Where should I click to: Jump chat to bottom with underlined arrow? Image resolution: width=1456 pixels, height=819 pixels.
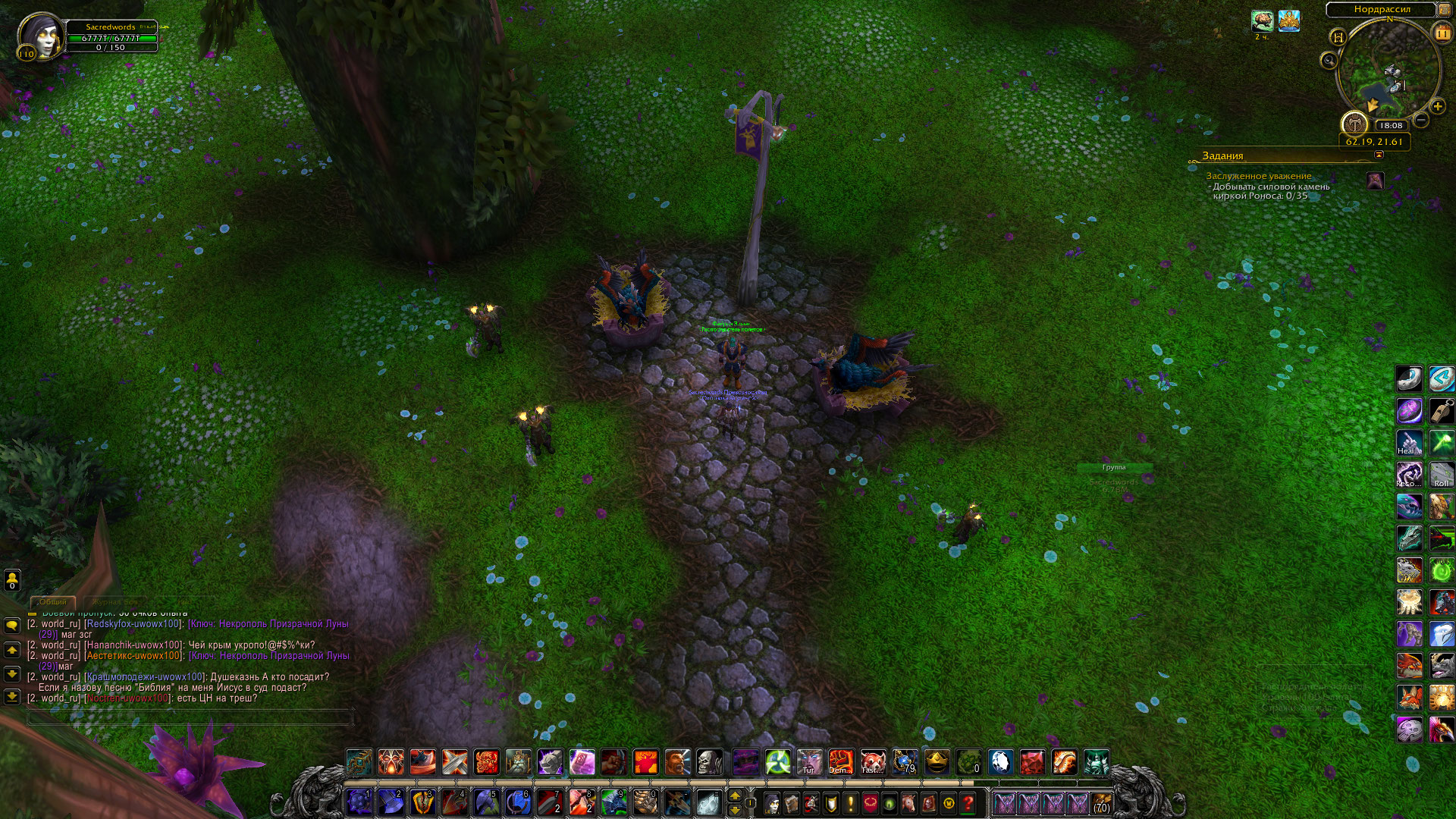[x=12, y=696]
